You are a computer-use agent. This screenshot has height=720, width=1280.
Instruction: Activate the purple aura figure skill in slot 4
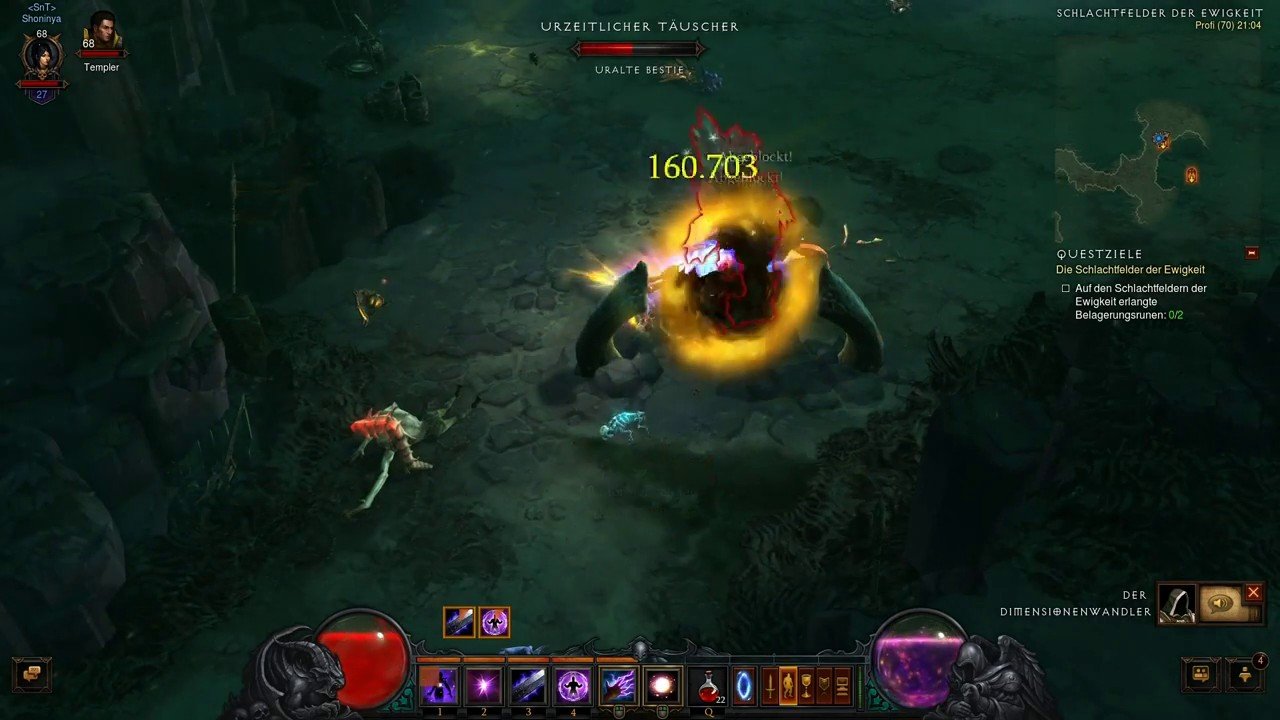pyautogui.click(x=573, y=686)
